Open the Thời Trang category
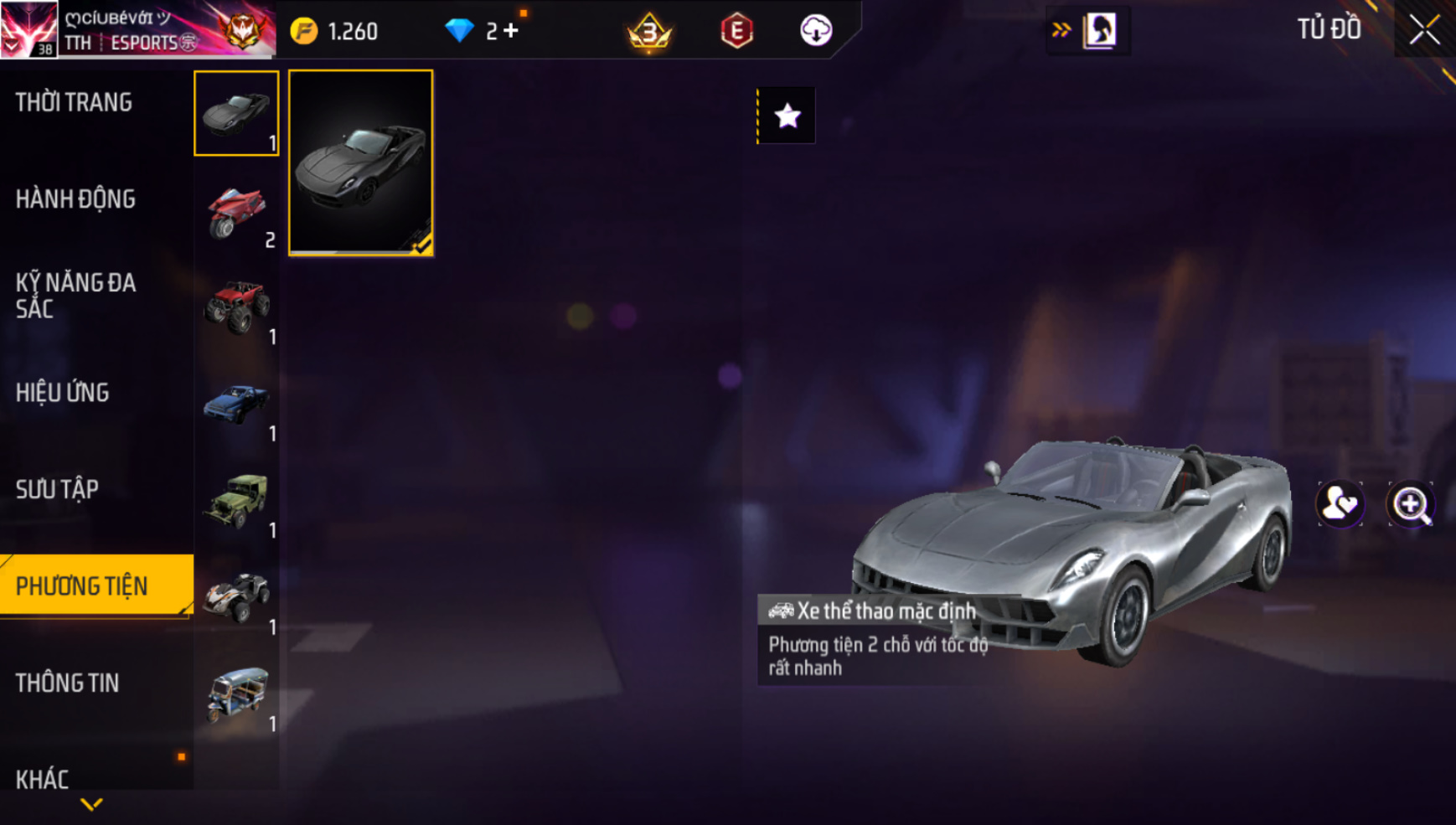1456x825 pixels. click(75, 102)
